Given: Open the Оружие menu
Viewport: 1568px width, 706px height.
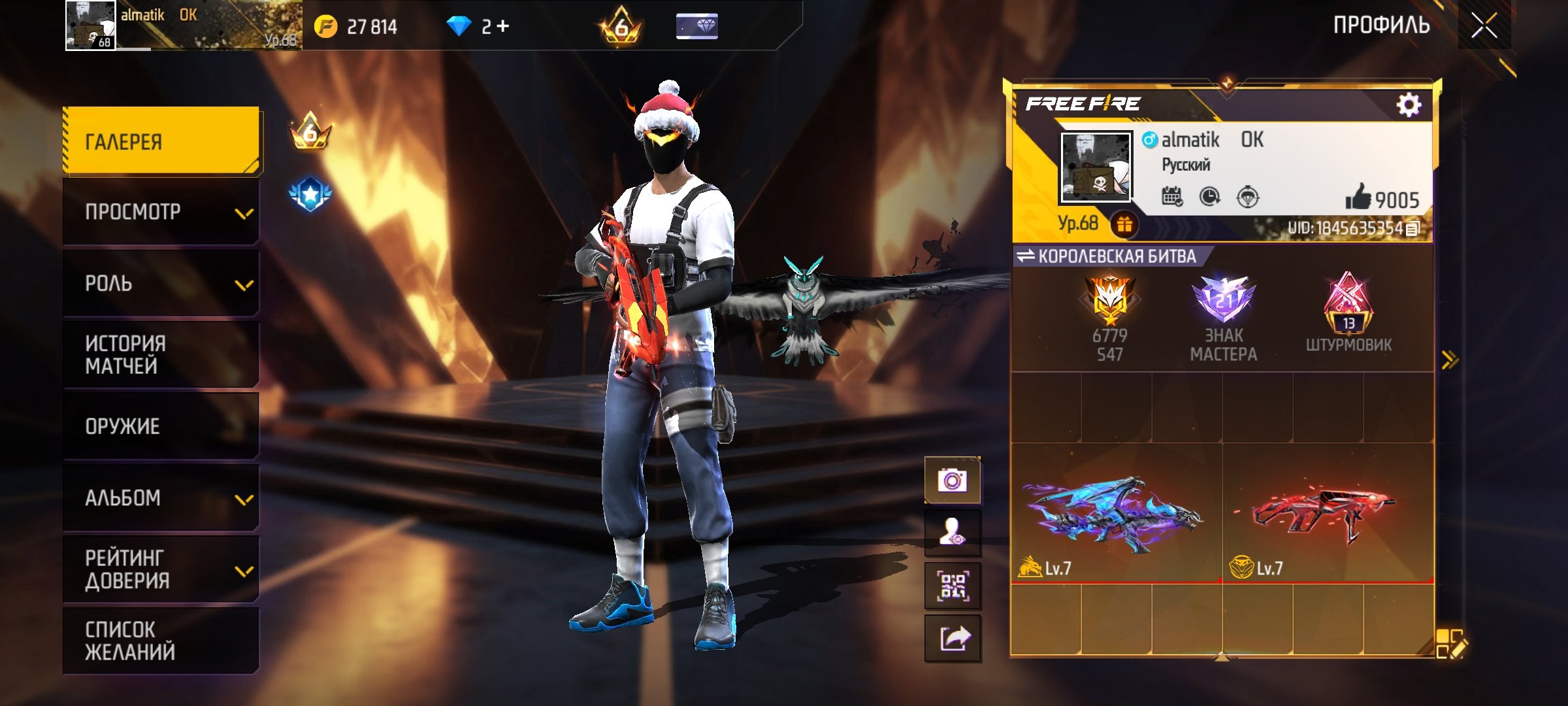Looking at the screenshot, I should point(161,426).
